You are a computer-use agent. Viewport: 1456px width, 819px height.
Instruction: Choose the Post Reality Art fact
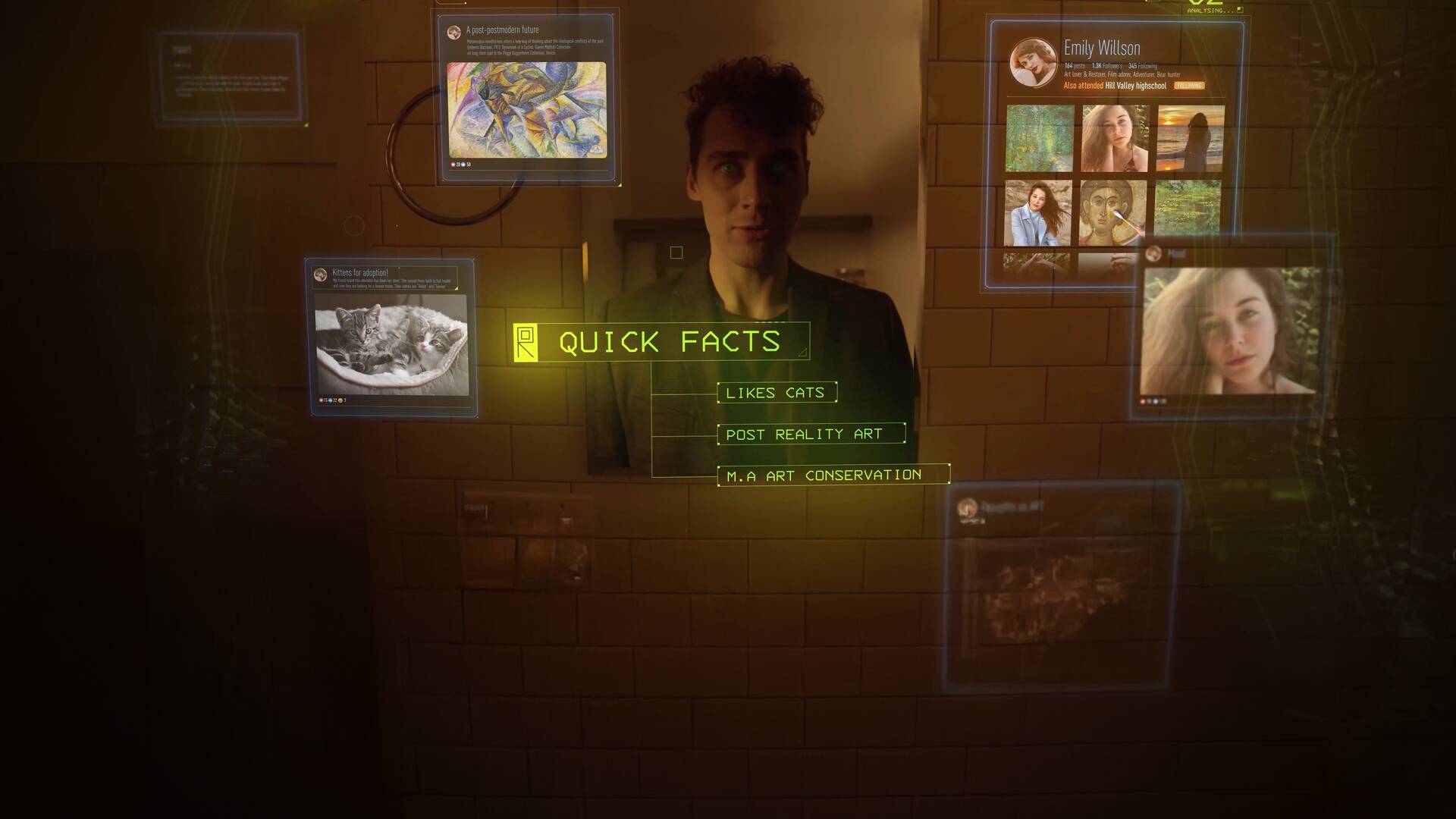[811, 434]
